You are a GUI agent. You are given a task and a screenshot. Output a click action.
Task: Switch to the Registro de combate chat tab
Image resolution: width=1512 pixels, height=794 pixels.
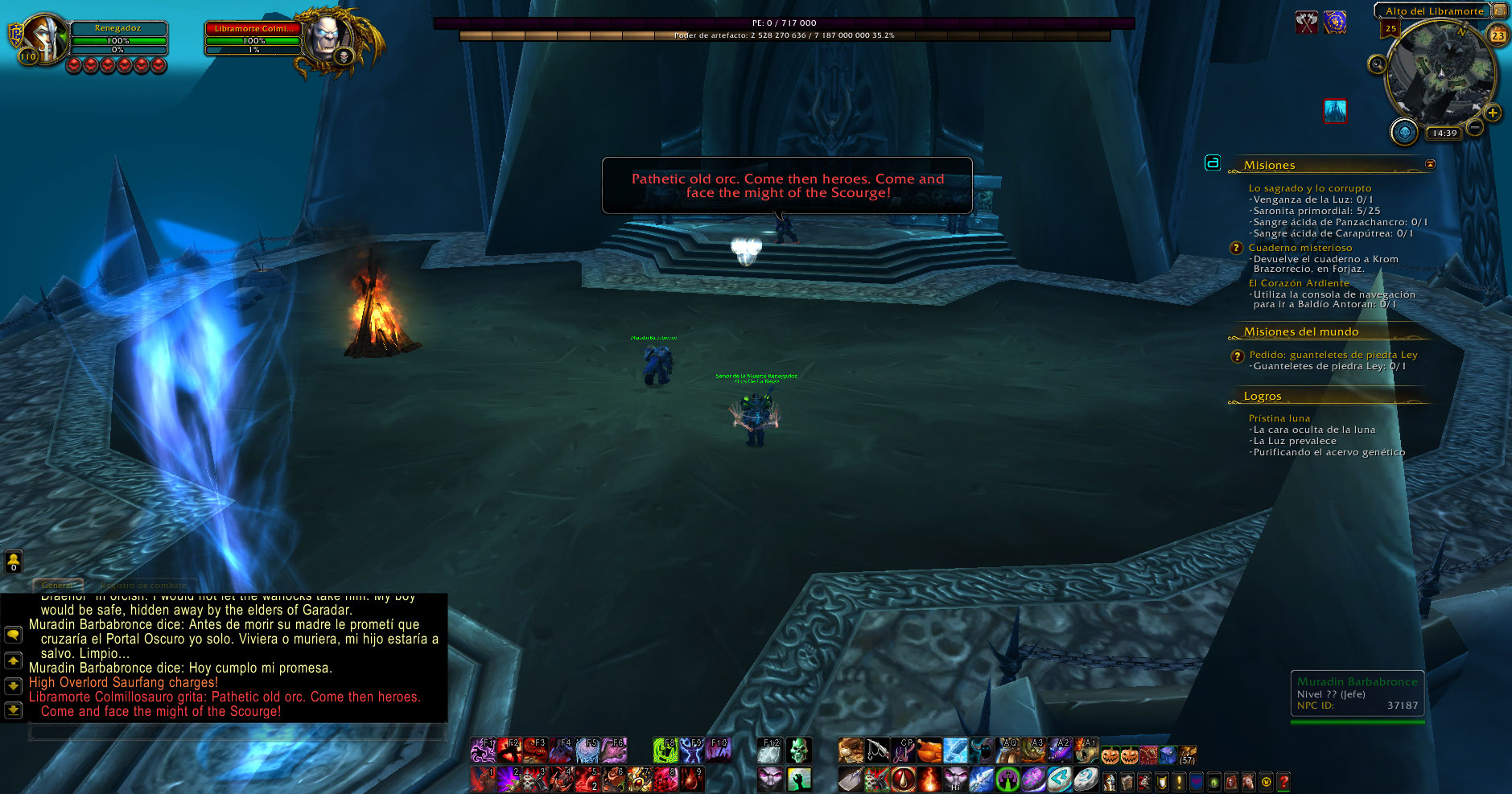(x=143, y=585)
